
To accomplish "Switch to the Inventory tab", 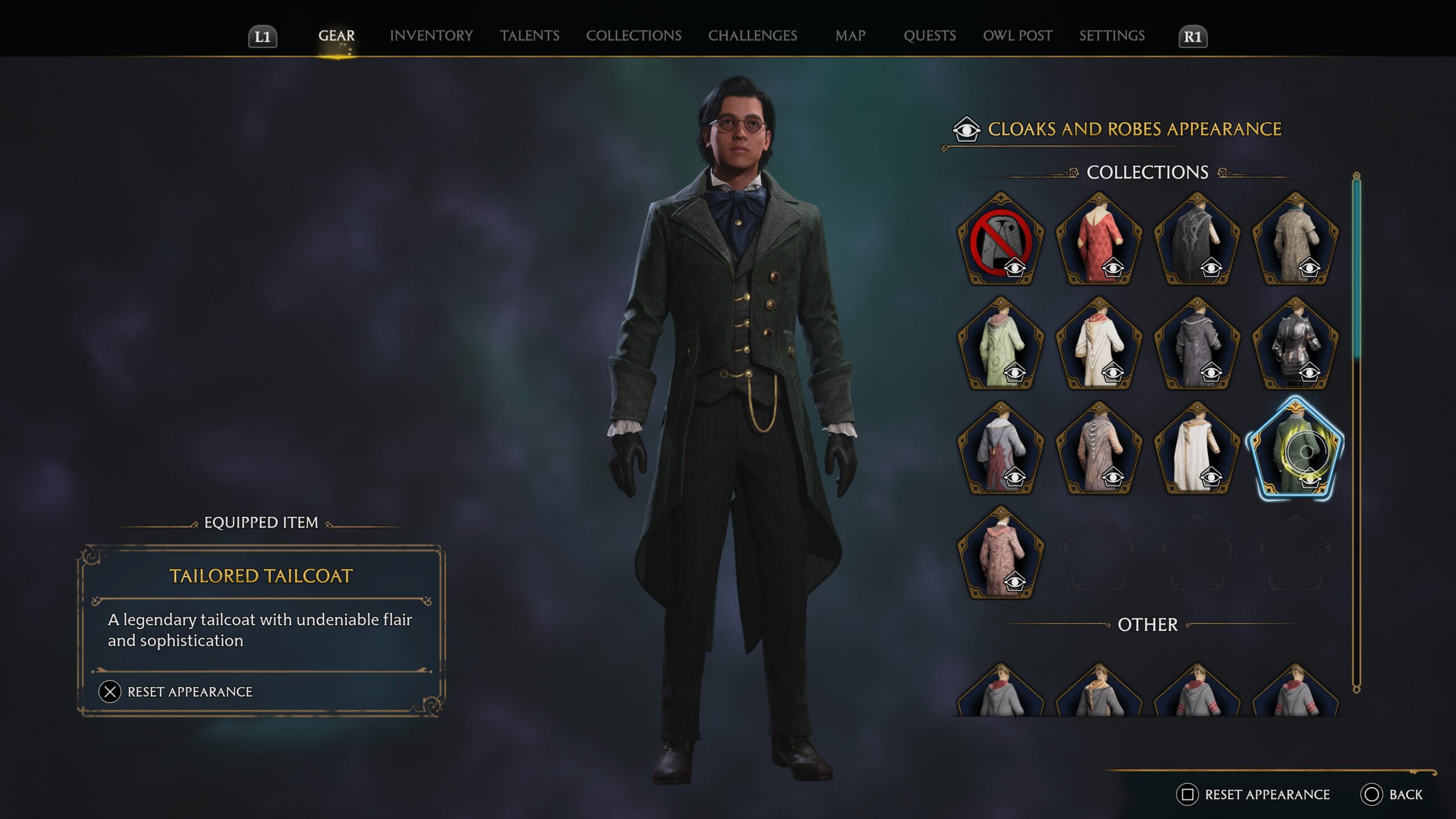I will tap(431, 36).
